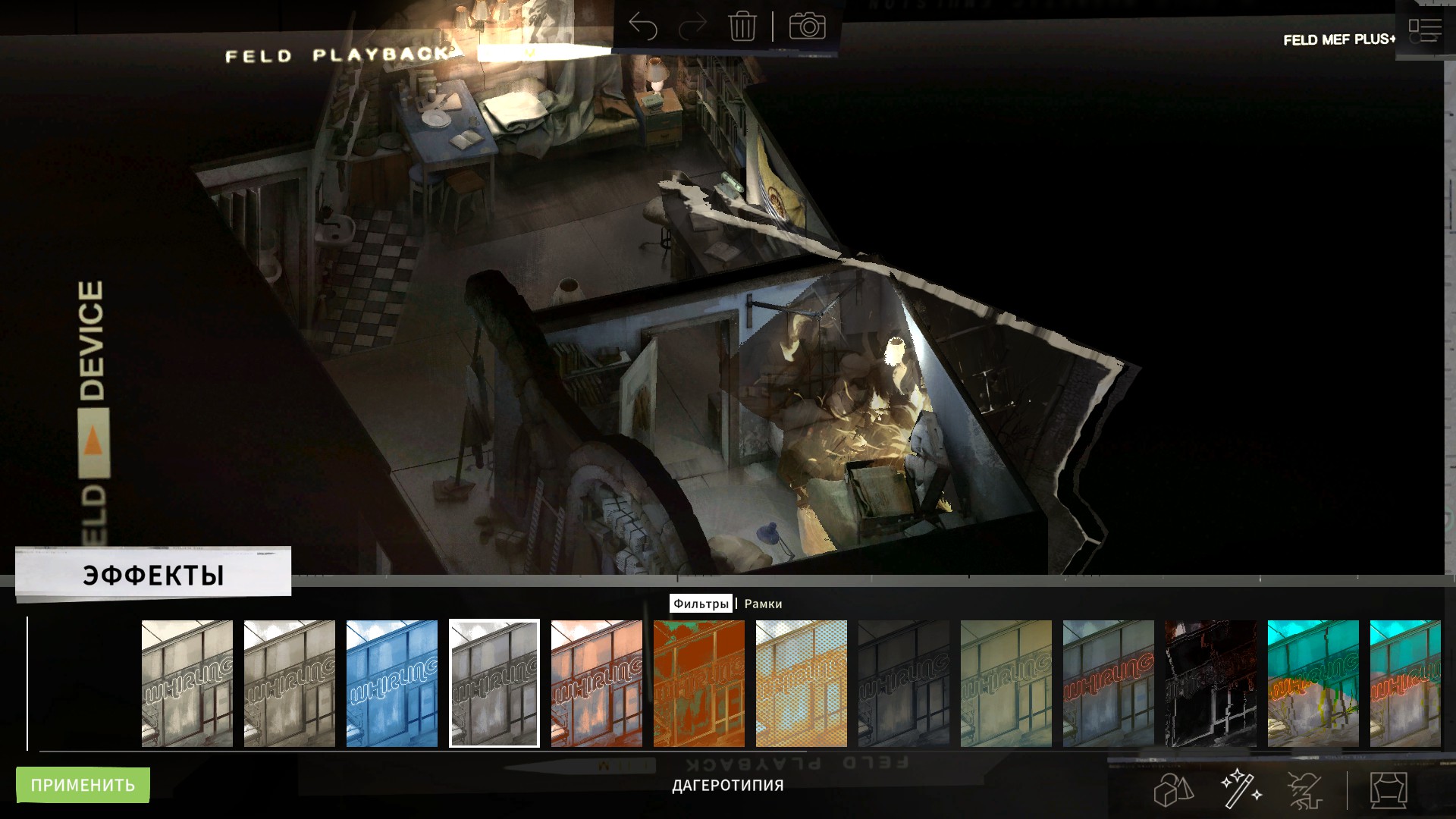Choose the yellow halftone dotted filter
This screenshot has width=1456, height=819.
click(x=802, y=683)
